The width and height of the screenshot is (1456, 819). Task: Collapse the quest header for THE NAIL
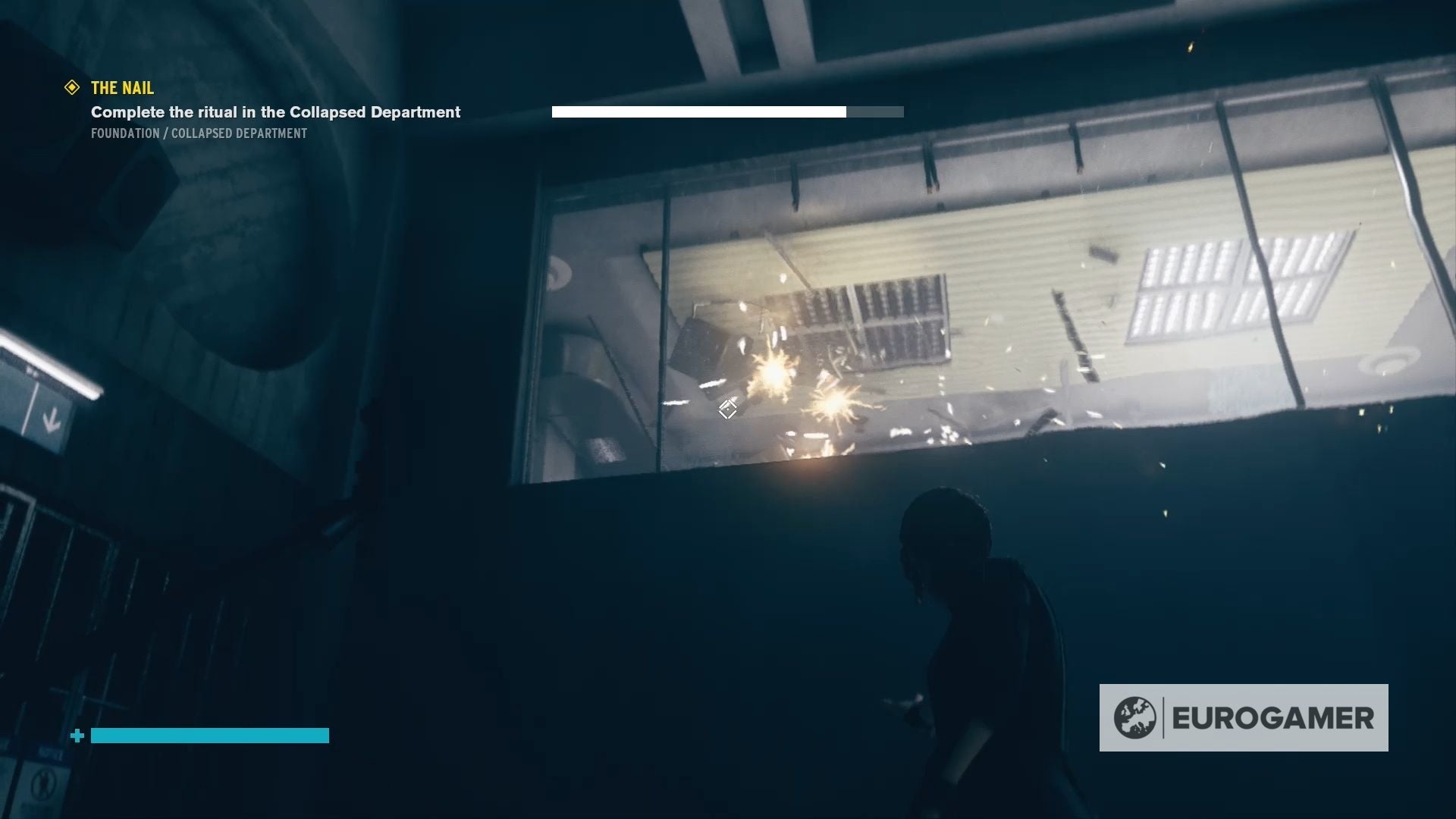click(x=121, y=88)
